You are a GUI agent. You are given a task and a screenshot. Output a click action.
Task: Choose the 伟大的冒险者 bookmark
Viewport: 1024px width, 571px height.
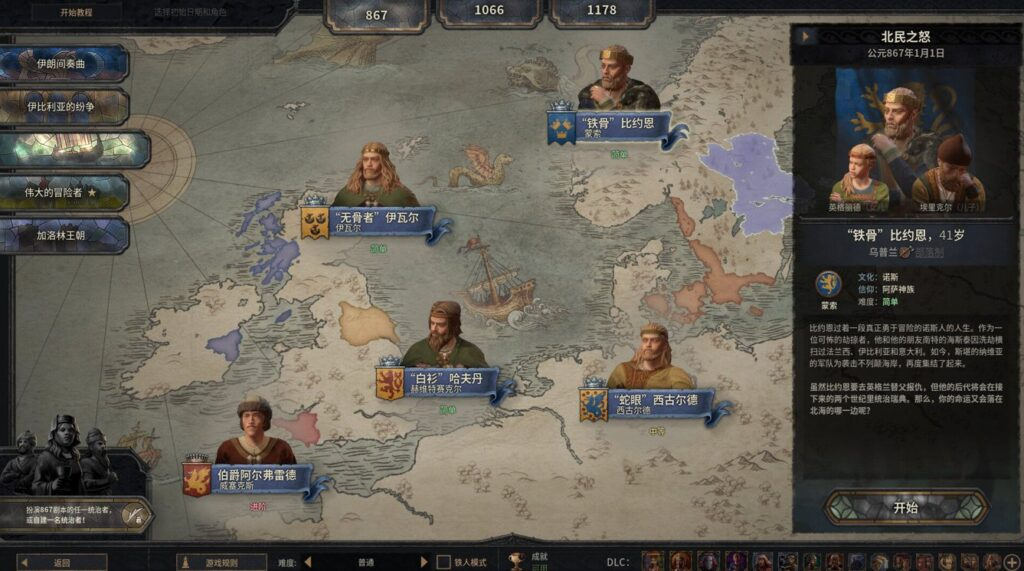coord(64,192)
